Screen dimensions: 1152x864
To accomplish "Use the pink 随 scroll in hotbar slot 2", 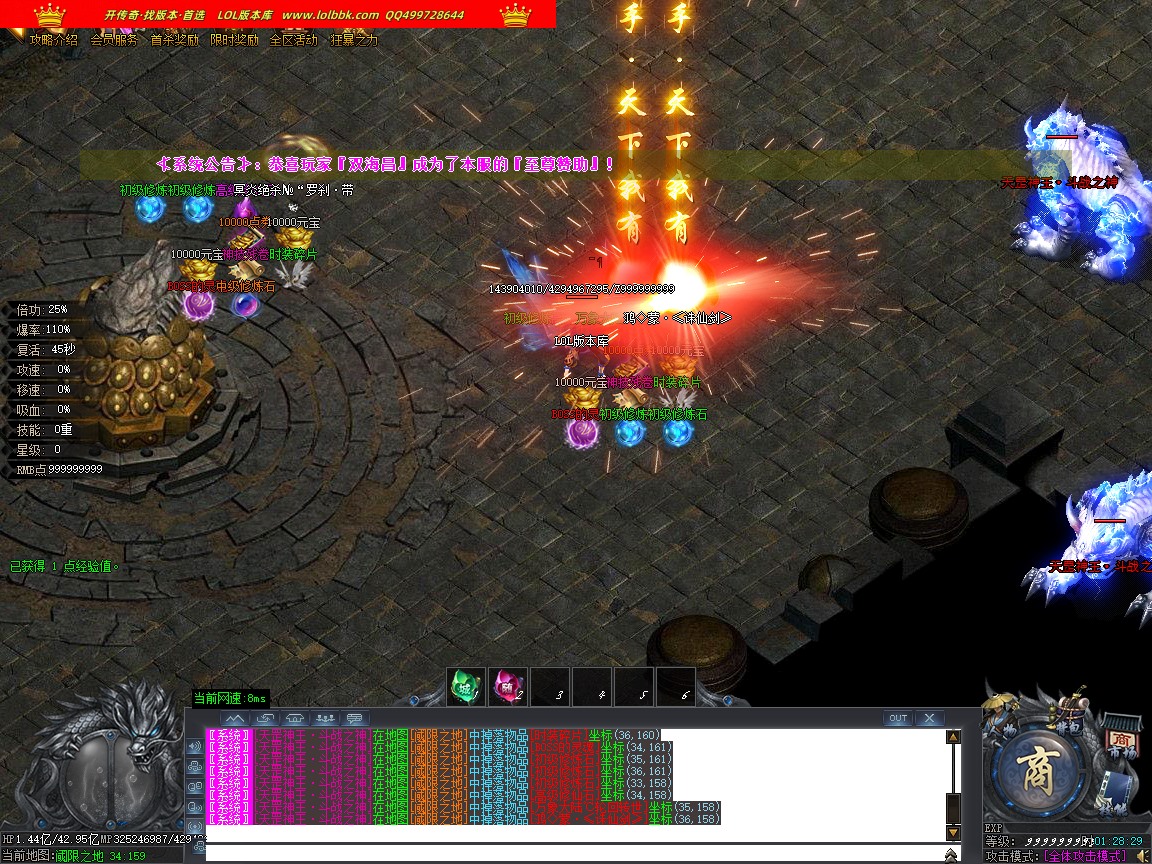I will (507, 687).
